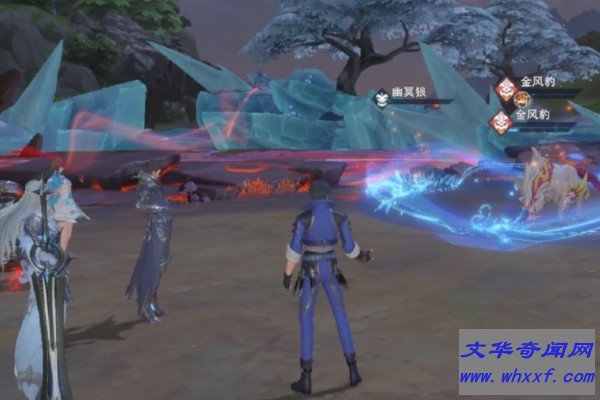Click the round beast icon between 金风豹 nameplates
Viewport: 600px width, 400px height.
pos(521,100)
